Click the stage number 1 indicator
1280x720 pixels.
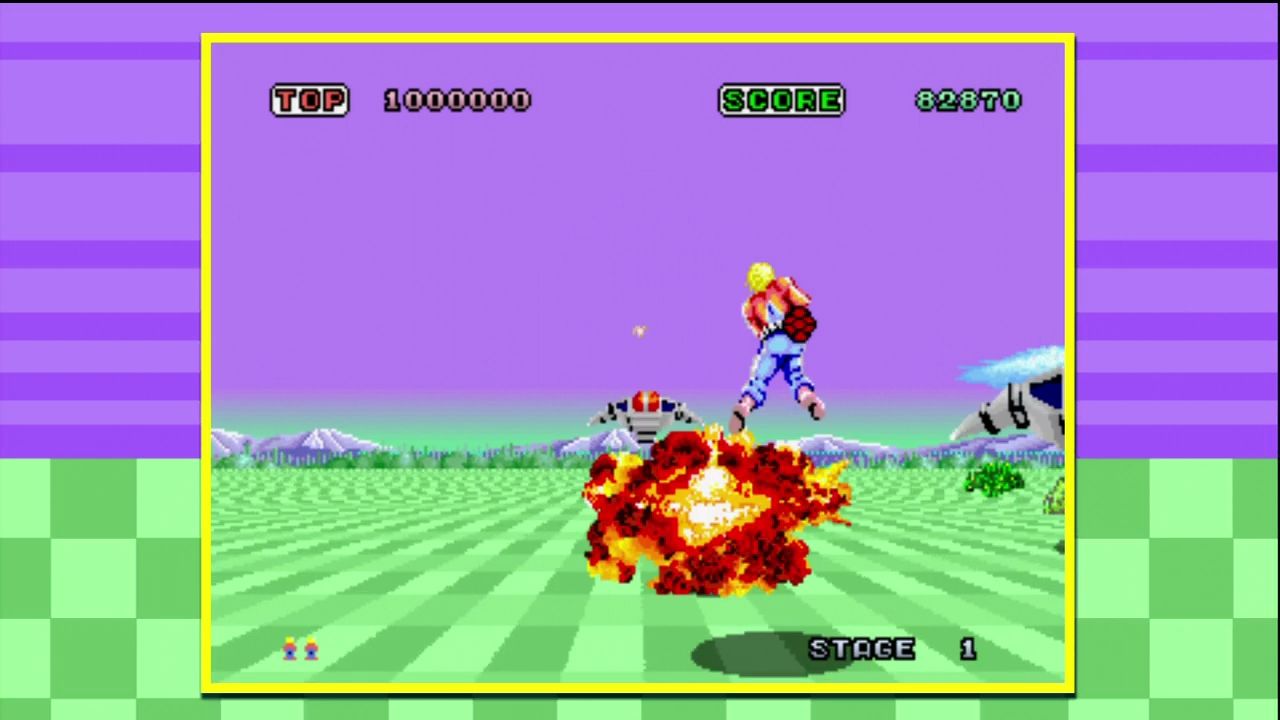[x=967, y=649]
